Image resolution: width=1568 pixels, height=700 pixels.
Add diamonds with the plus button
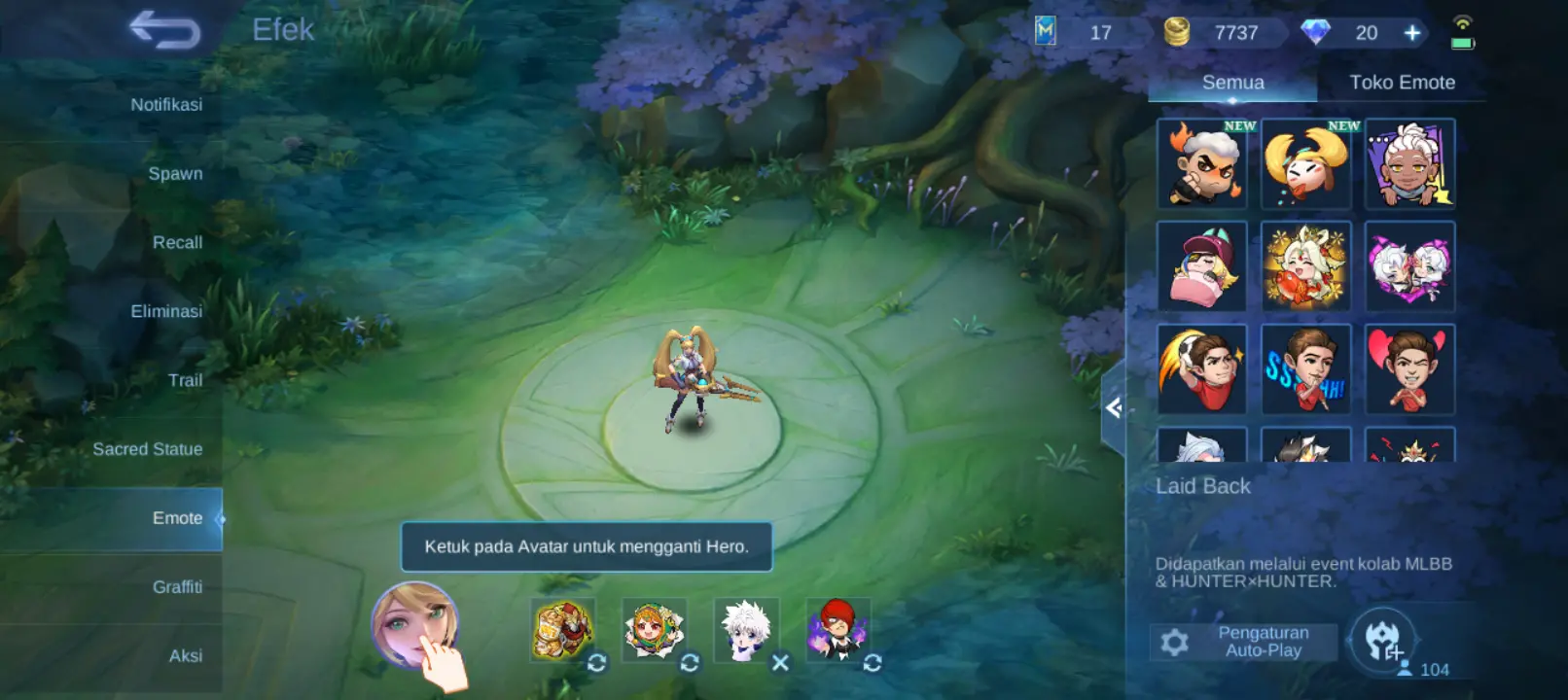[1412, 33]
